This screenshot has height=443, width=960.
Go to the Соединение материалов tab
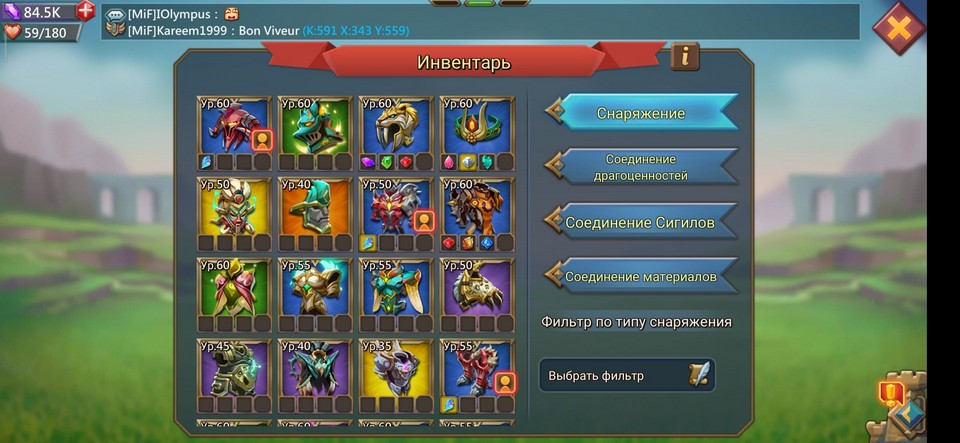[641, 276]
